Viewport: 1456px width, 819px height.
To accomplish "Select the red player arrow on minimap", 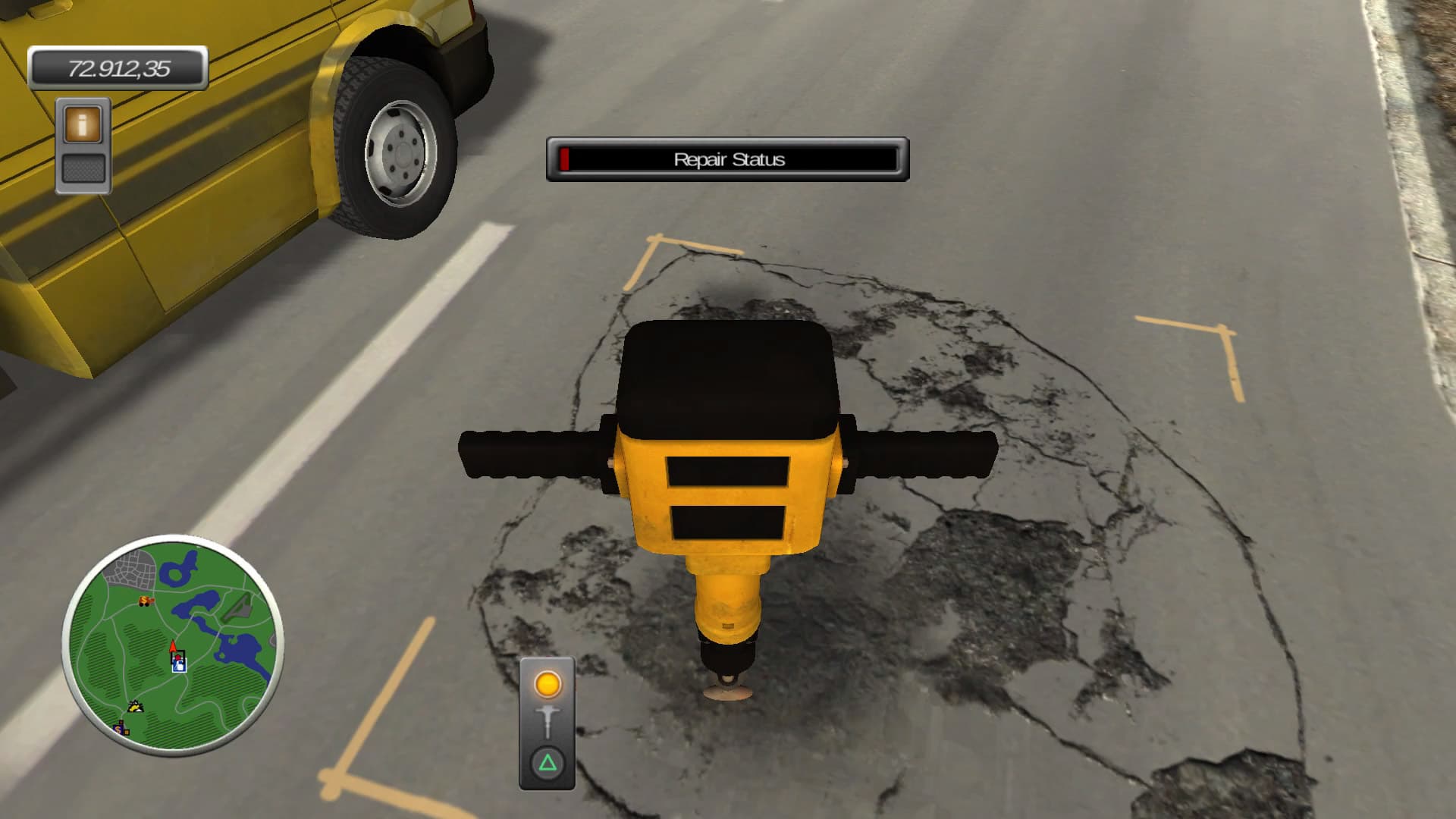I will [x=173, y=646].
